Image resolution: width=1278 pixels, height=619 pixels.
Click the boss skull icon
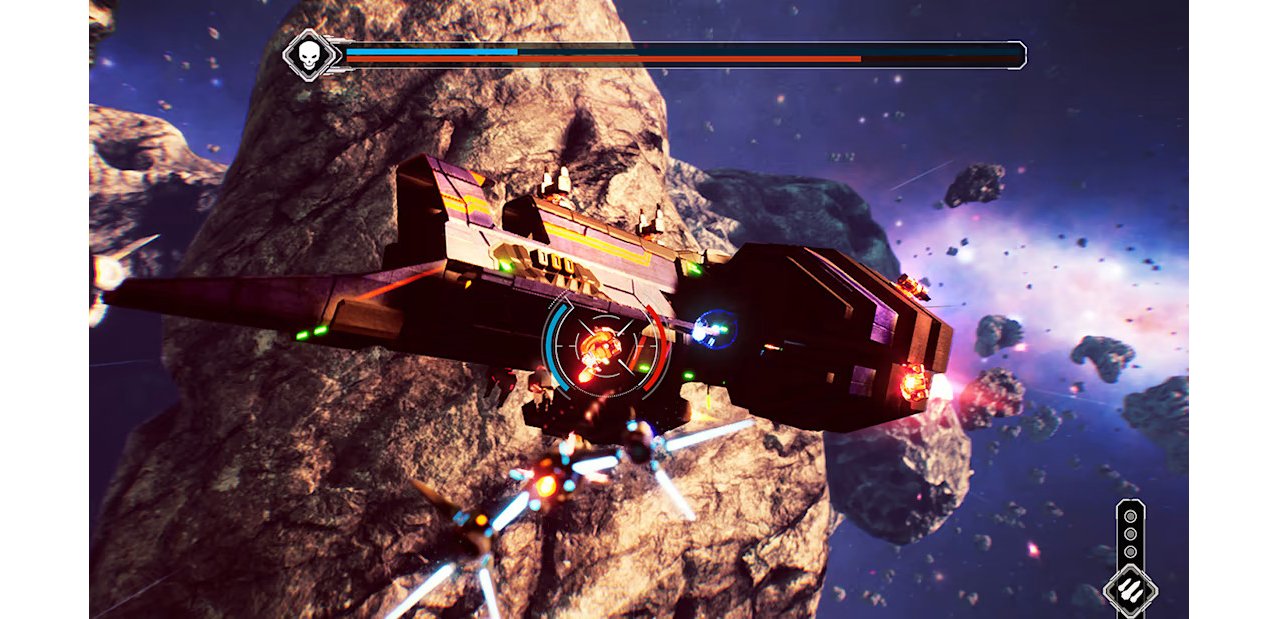click(308, 55)
